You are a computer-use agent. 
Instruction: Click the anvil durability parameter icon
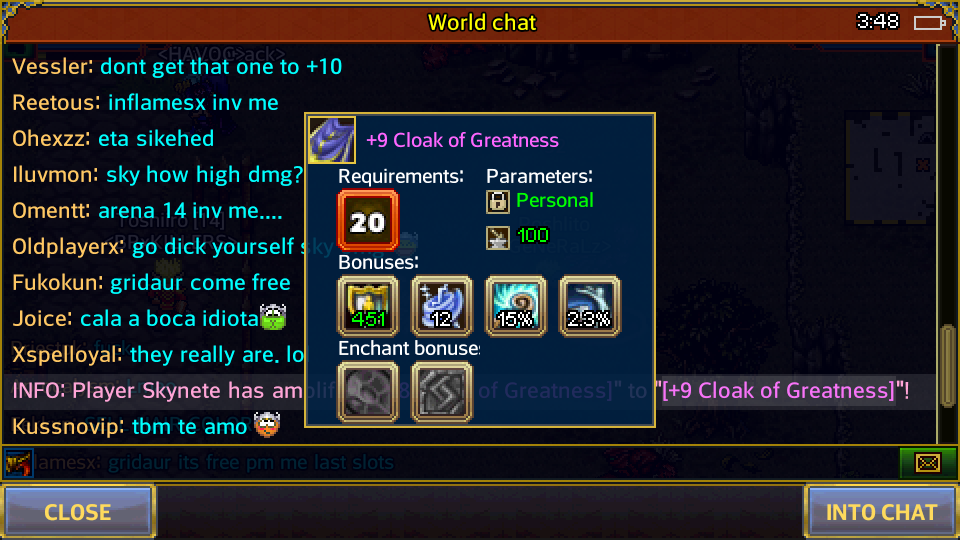(x=498, y=236)
